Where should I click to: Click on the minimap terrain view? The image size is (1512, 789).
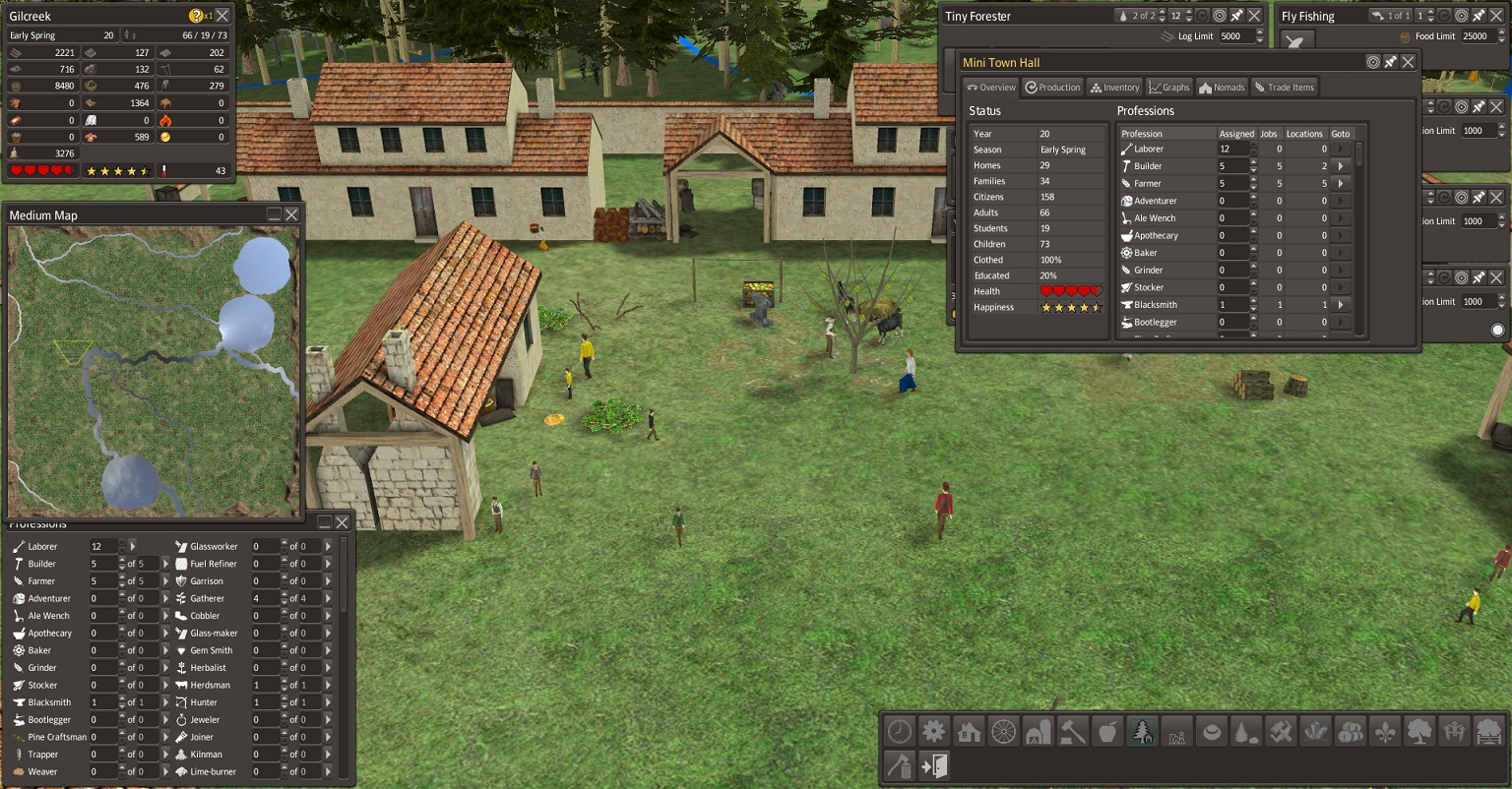(x=153, y=371)
